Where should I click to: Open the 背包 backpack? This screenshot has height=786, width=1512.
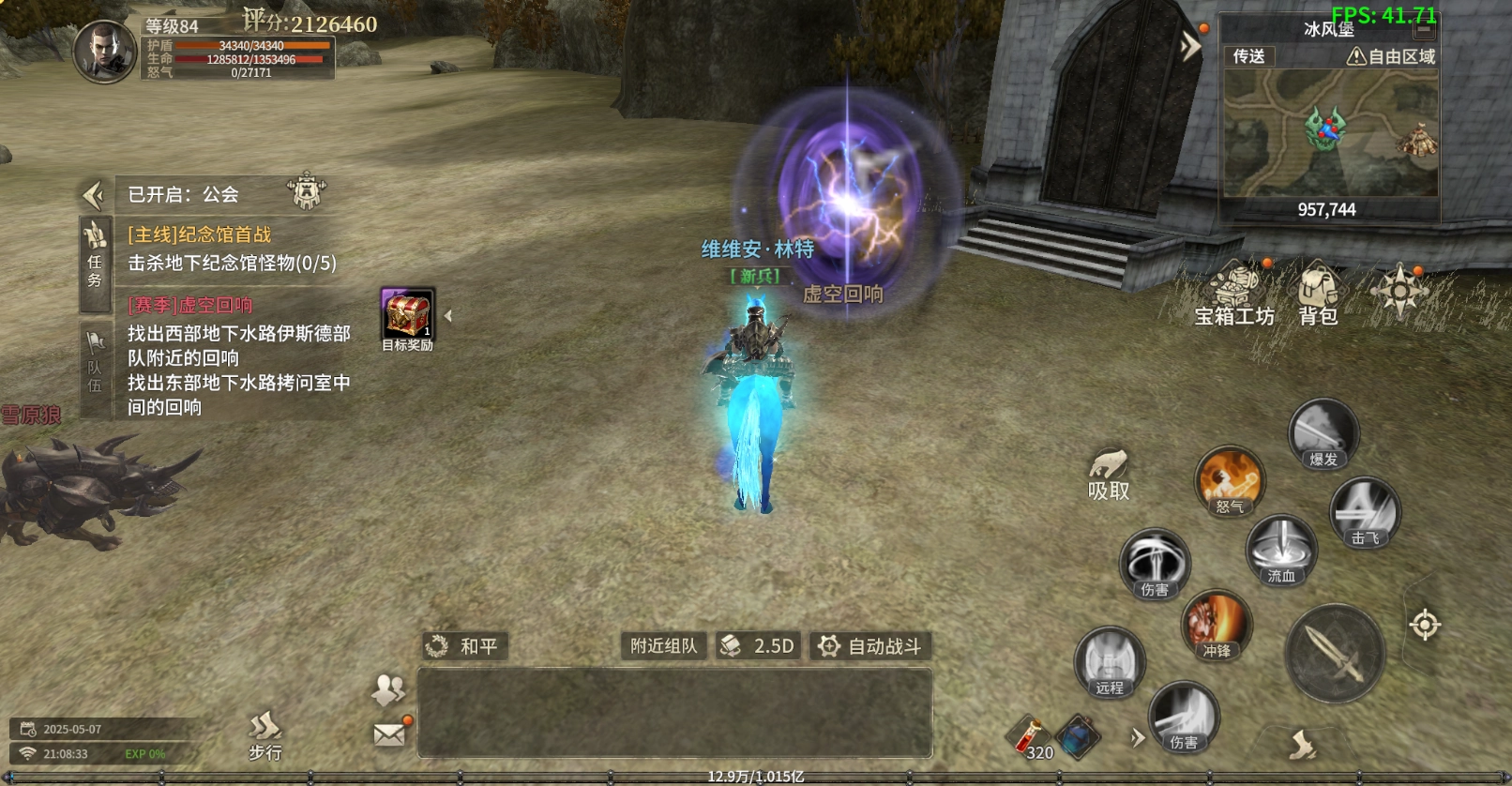click(x=1318, y=295)
